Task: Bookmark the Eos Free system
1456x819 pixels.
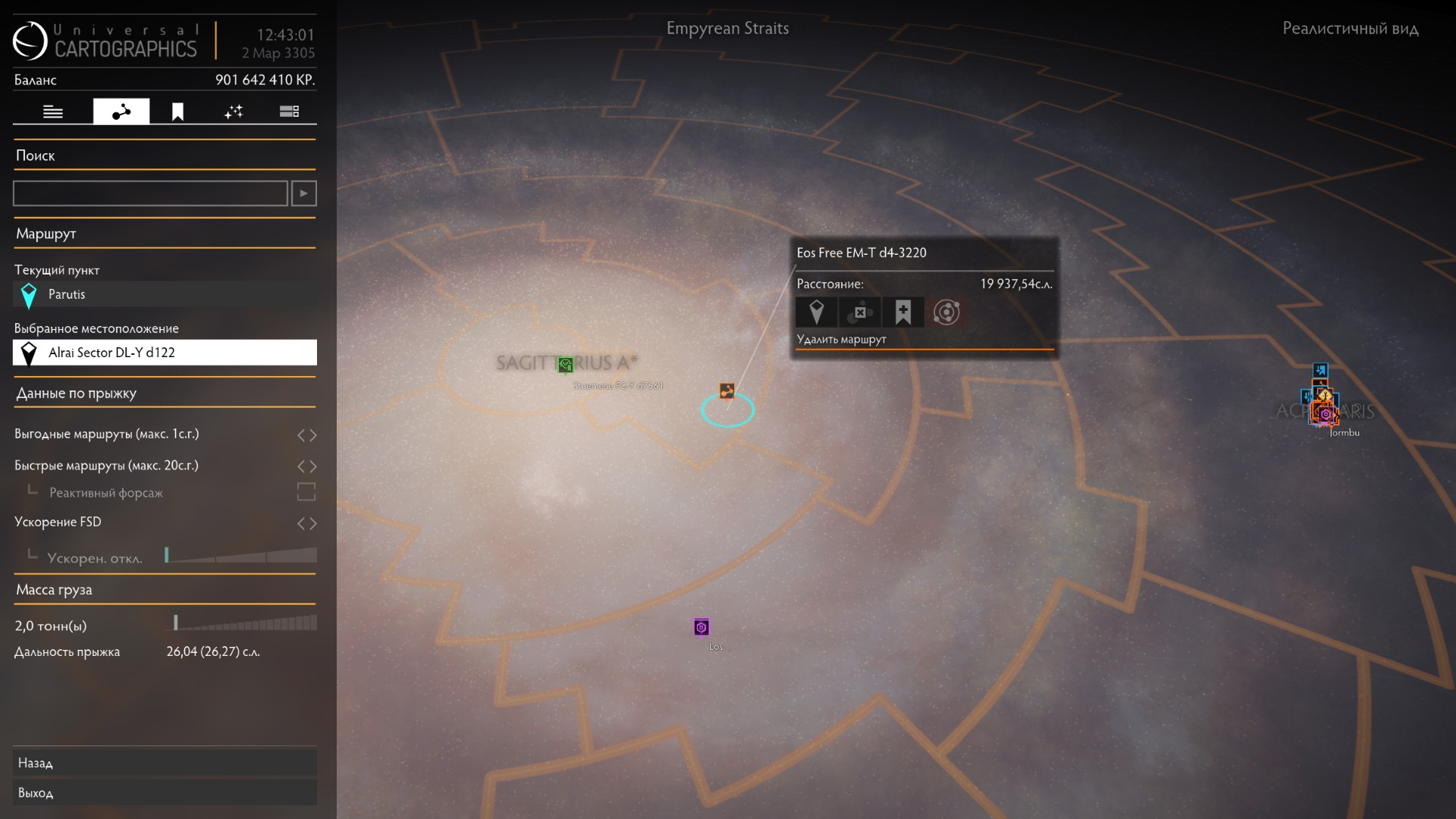Action: pyautogui.click(x=903, y=312)
